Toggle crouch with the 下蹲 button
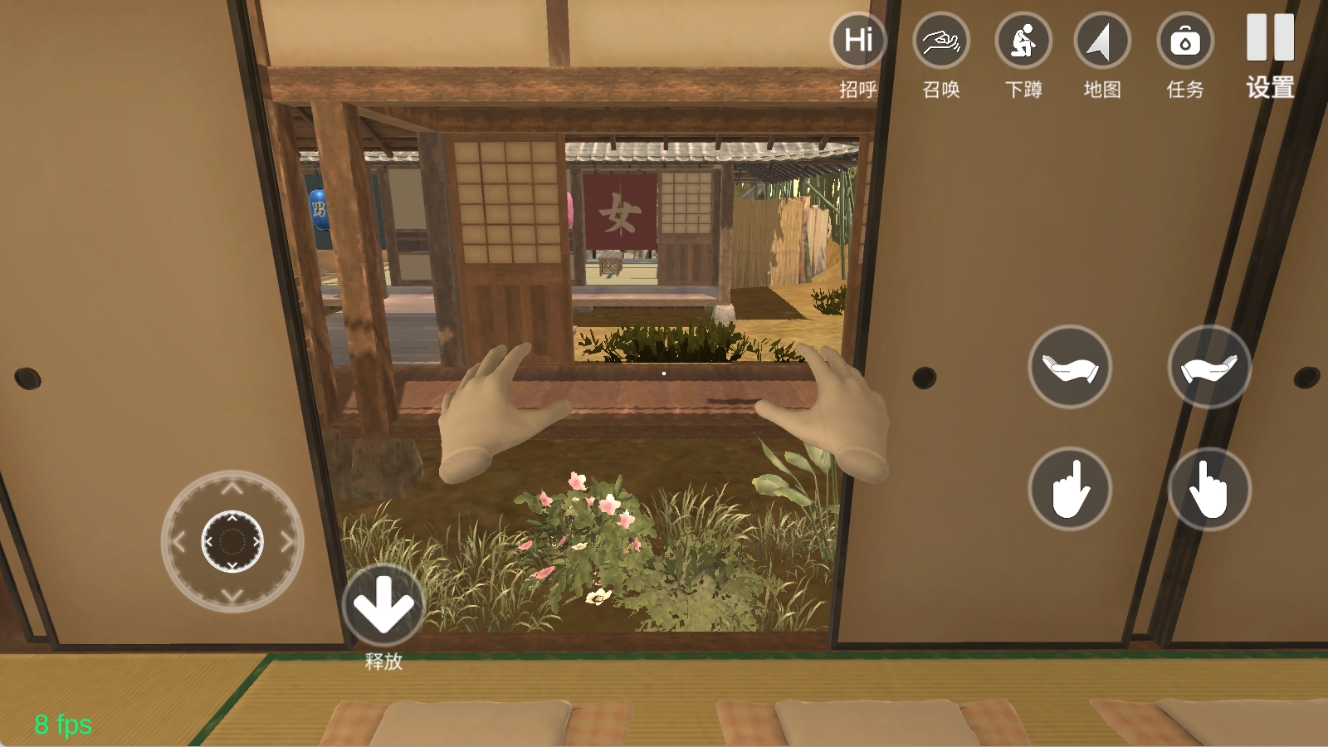 click(x=1023, y=42)
